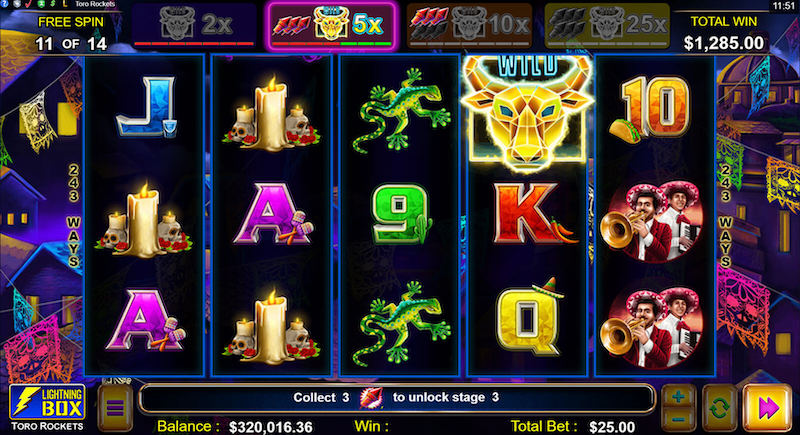Increase the total bet with the plus button
Viewport: 800px width, 435px height.
click(678, 397)
